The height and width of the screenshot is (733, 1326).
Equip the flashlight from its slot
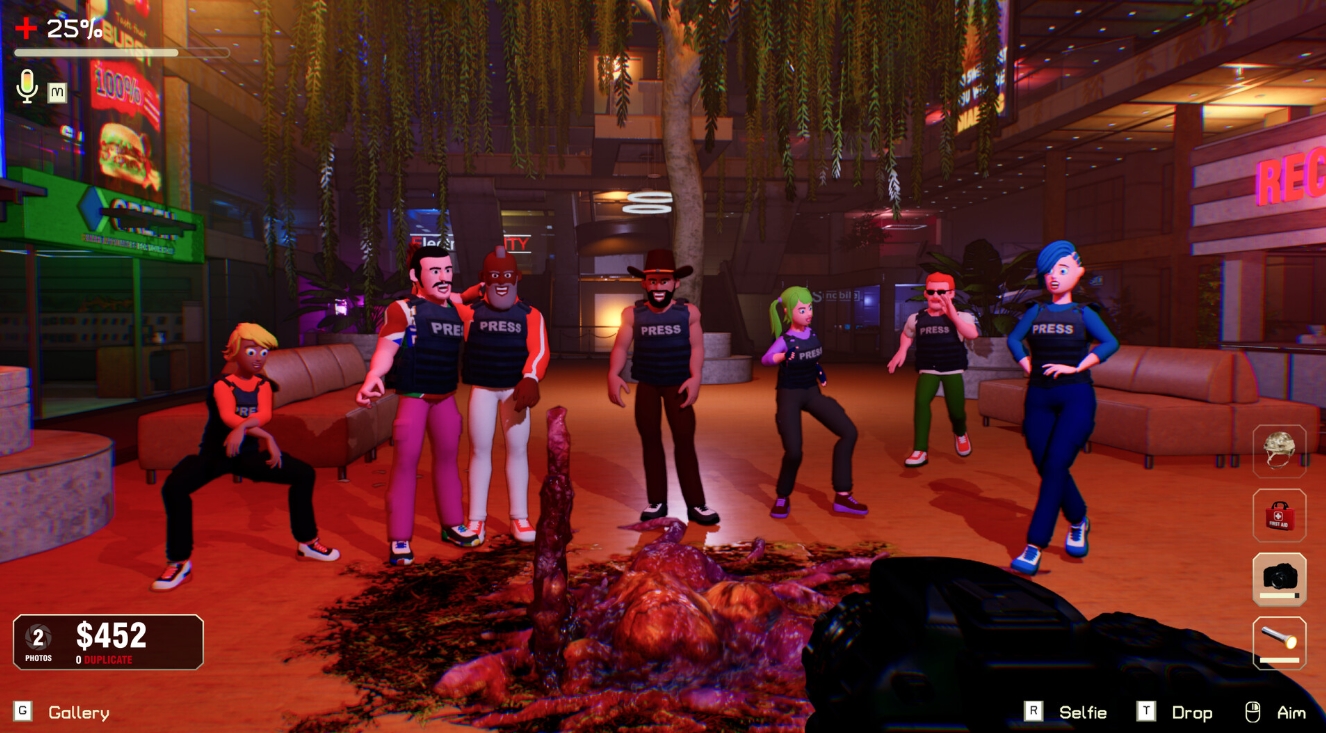point(1279,643)
